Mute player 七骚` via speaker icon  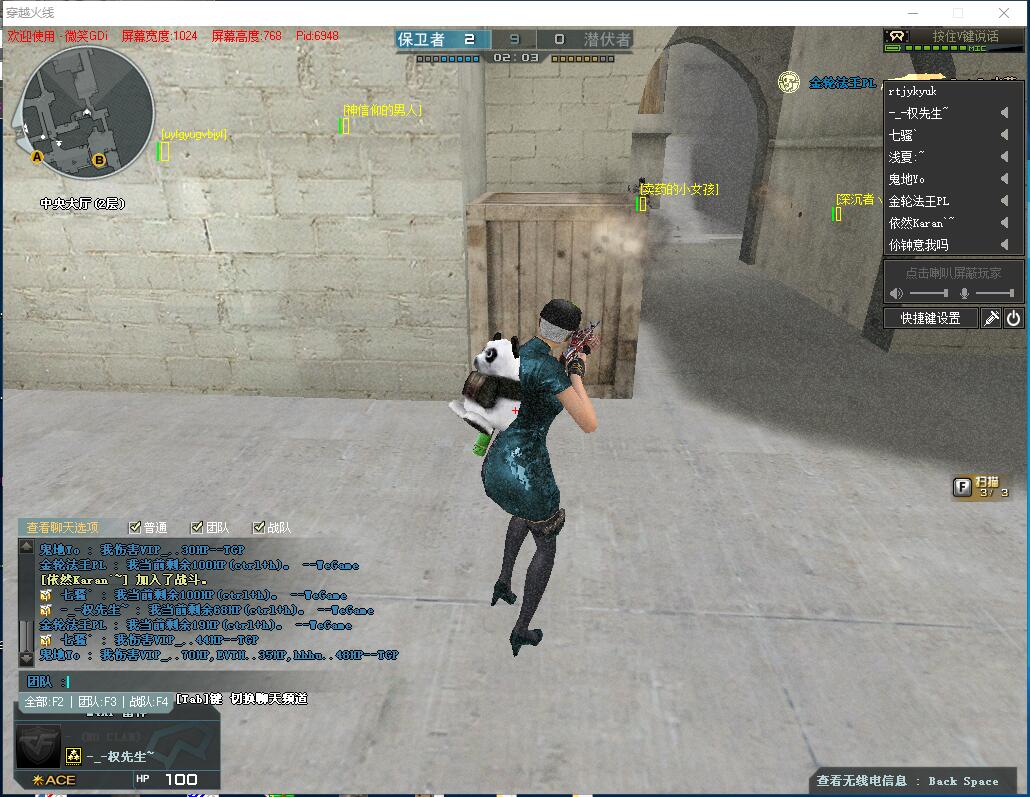tap(1004, 135)
